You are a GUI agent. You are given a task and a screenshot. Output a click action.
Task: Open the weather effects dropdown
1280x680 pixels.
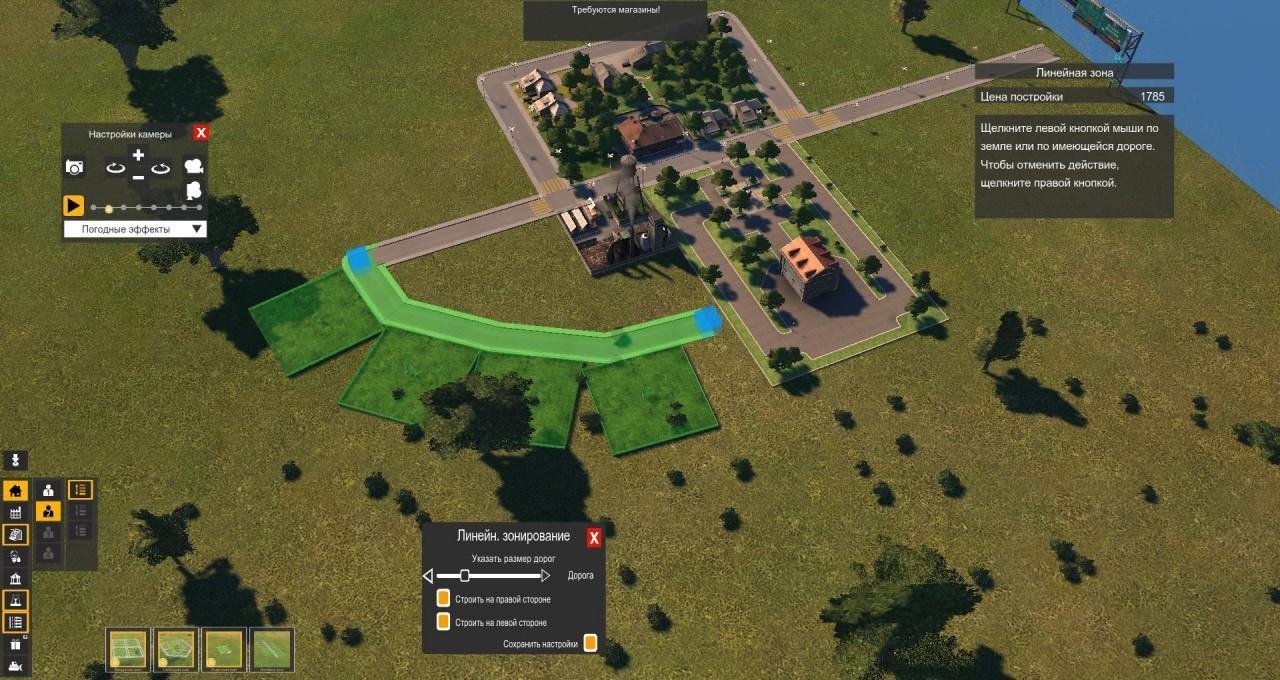135,229
